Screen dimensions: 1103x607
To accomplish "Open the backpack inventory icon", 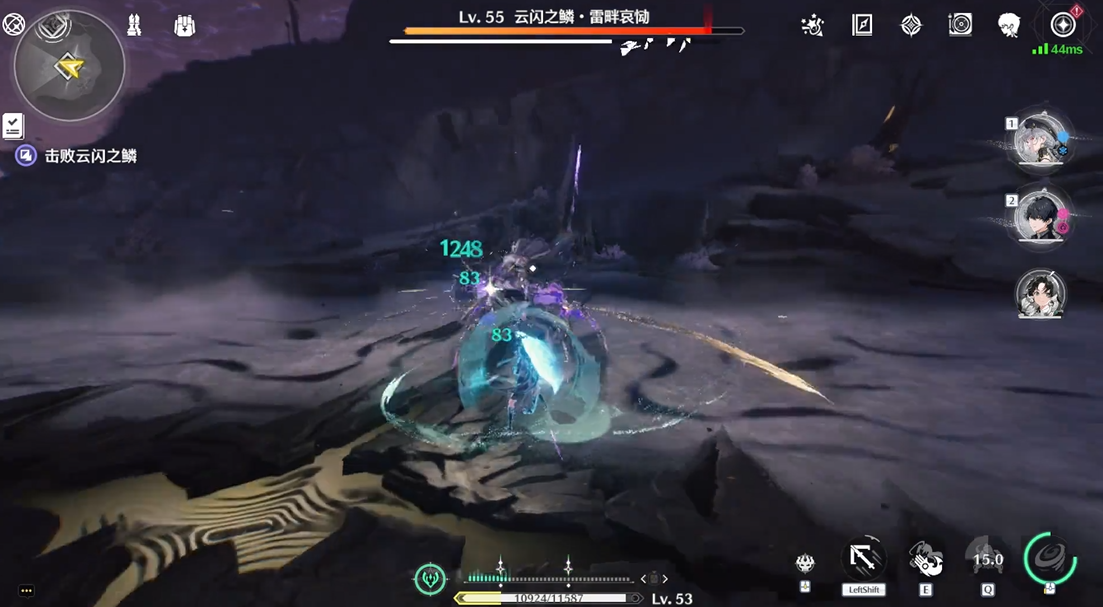I will (x=184, y=26).
